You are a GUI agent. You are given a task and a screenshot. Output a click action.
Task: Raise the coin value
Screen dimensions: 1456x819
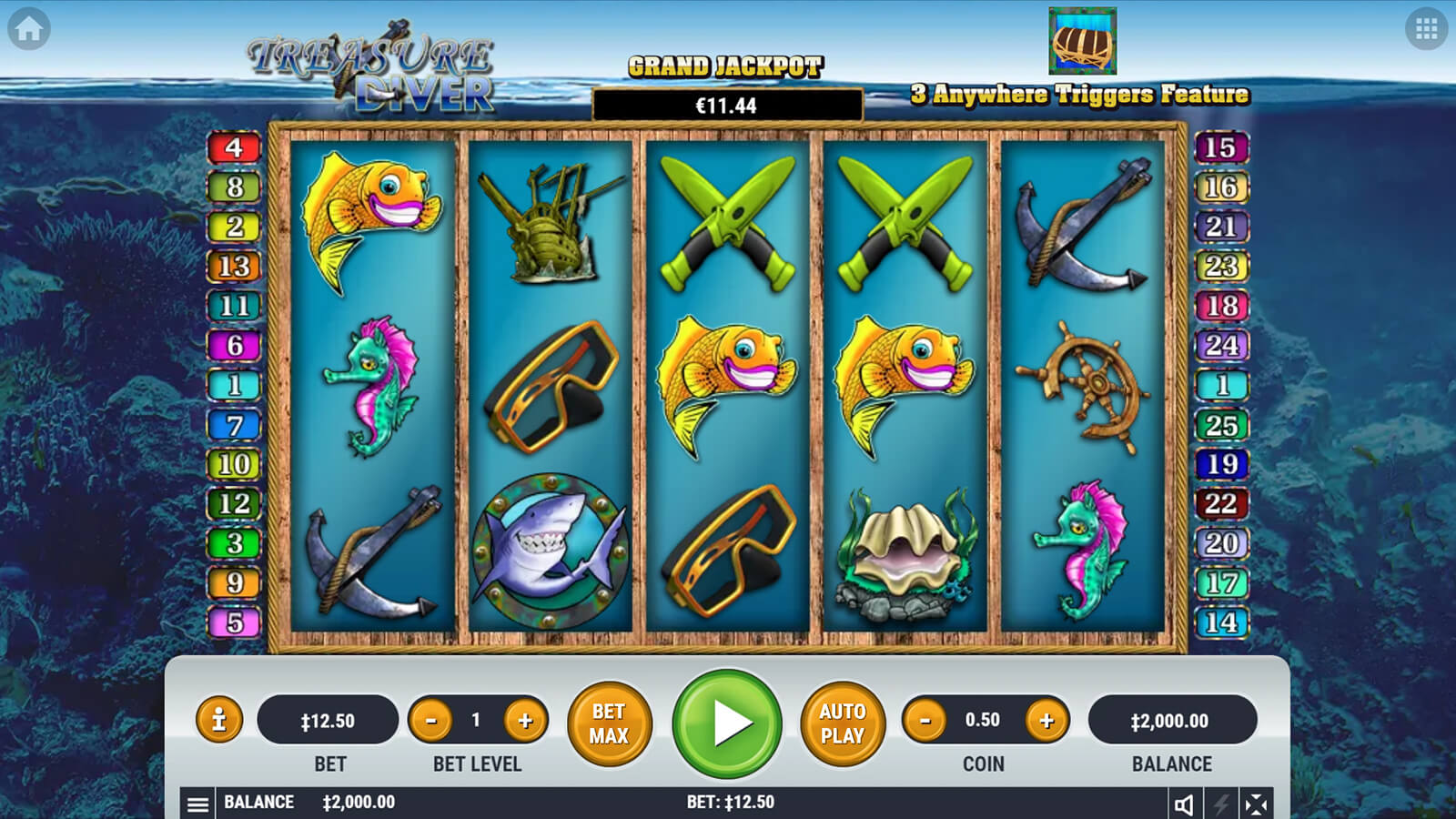point(1046,721)
